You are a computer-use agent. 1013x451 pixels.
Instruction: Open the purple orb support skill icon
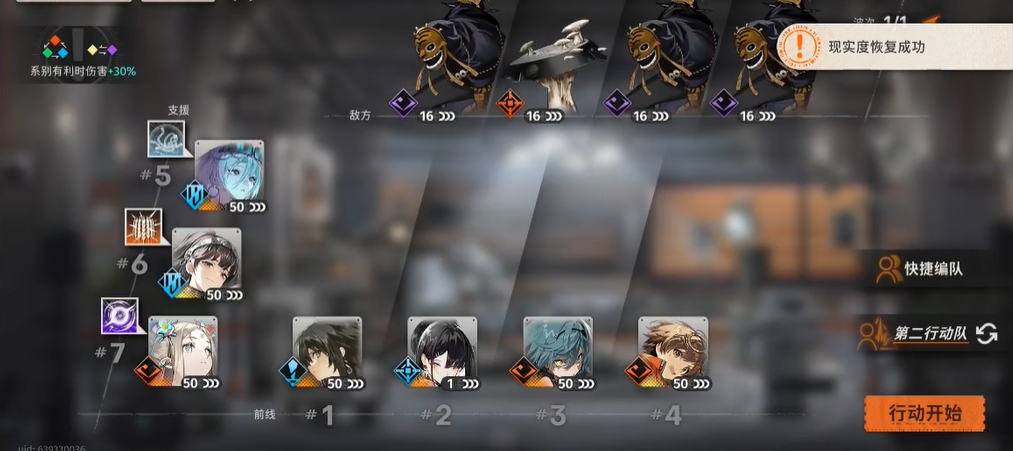[x=119, y=316]
